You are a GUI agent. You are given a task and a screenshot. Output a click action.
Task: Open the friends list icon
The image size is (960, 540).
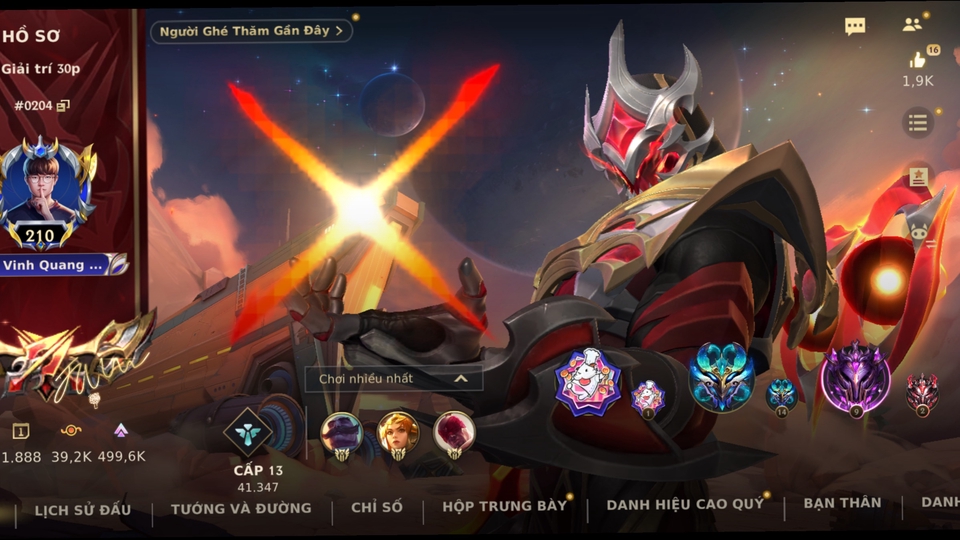click(912, 26)
